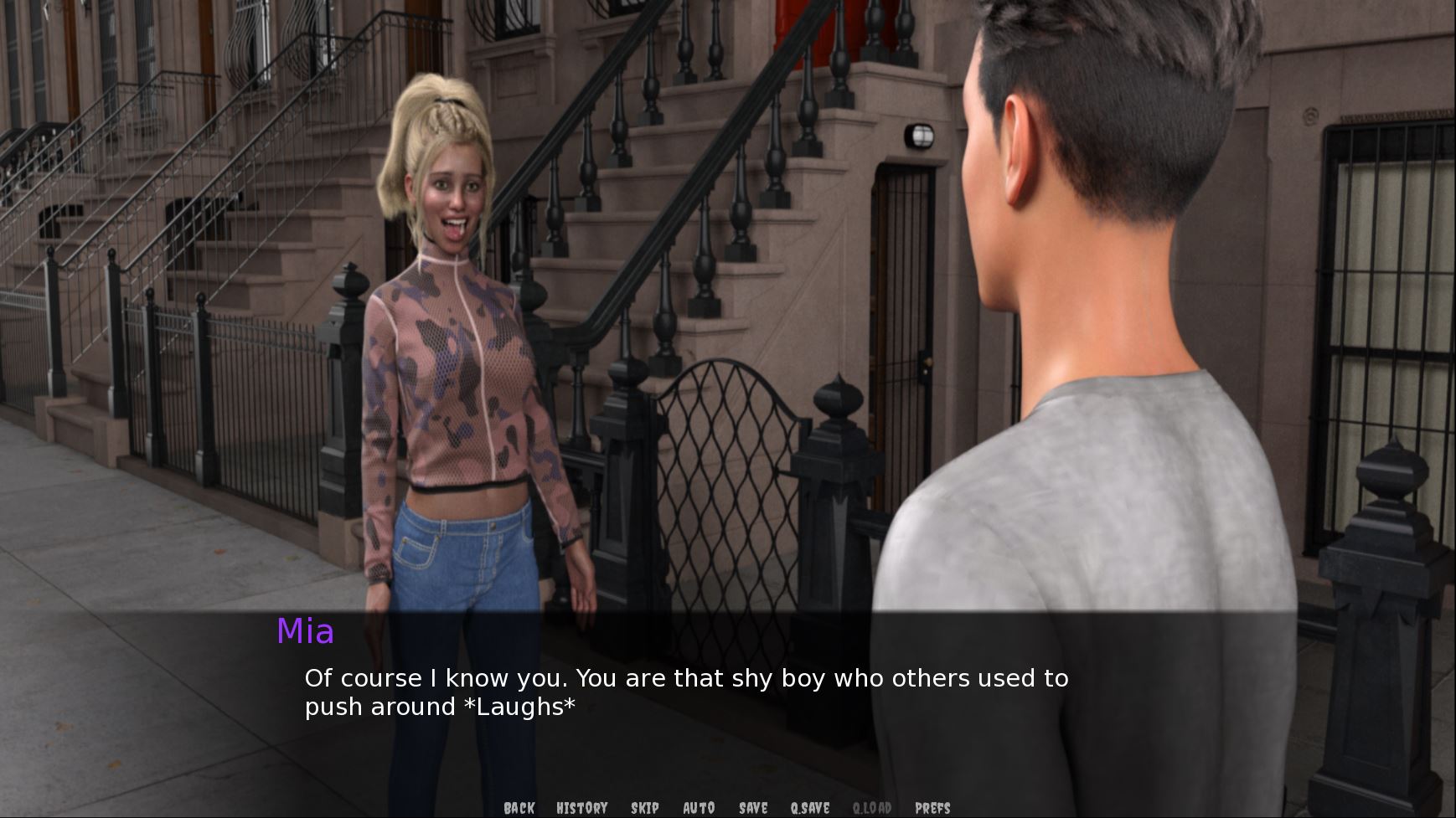Go back with the Back button

coord(519,808)
